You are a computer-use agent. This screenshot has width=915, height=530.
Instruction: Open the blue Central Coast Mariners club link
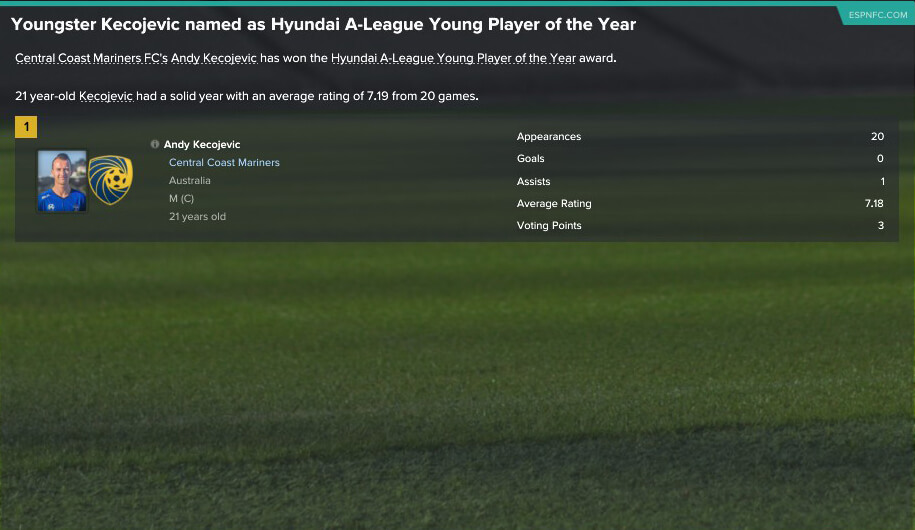224,163
